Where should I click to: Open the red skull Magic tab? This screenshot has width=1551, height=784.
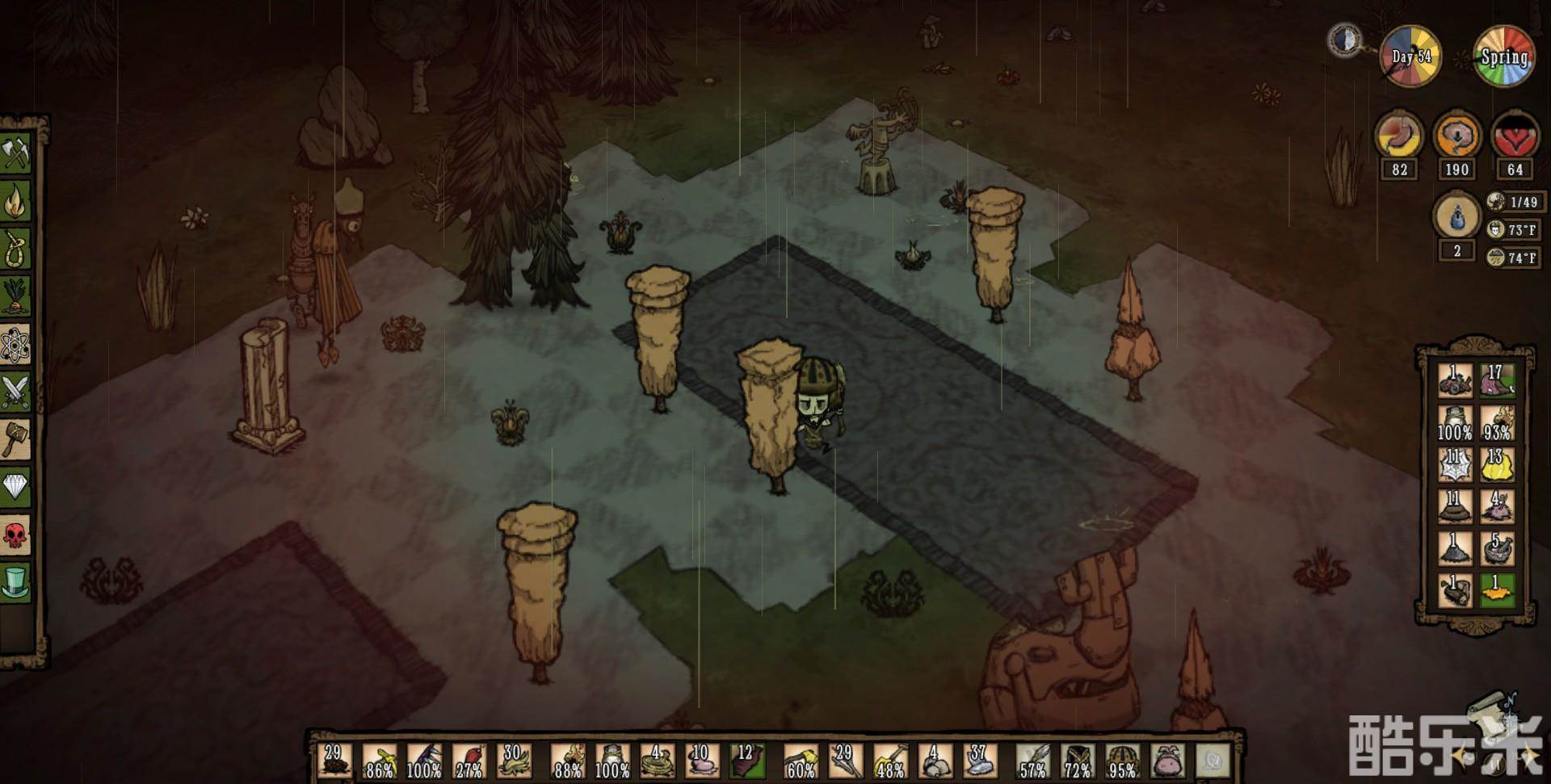click(x=16, y=534)
